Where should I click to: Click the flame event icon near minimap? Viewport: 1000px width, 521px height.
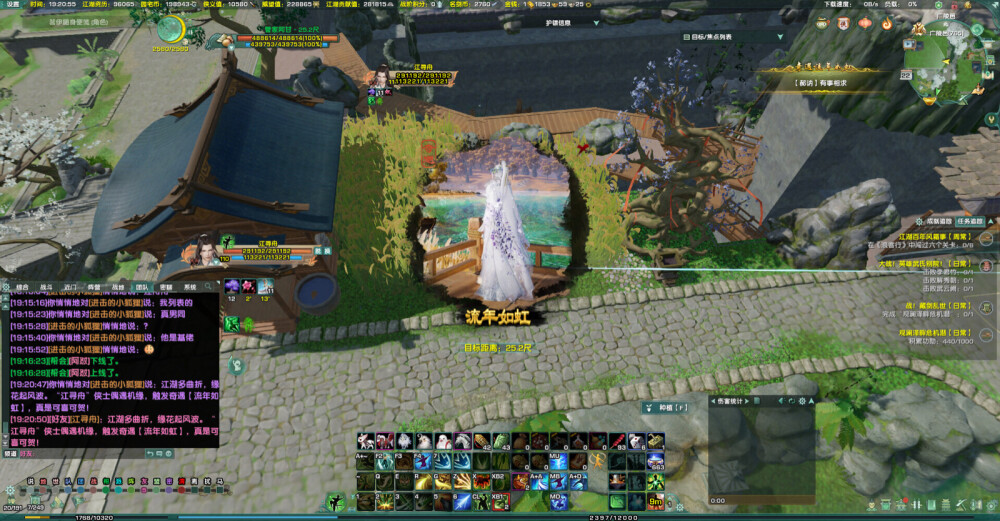(886, 23)
